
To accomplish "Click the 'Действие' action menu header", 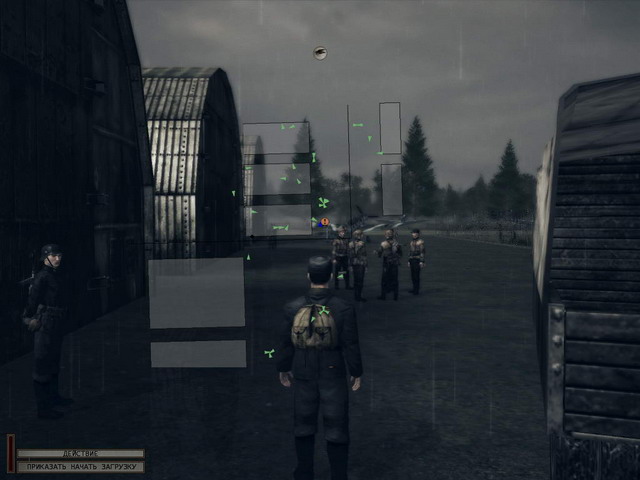I will [x=80, y=454].
